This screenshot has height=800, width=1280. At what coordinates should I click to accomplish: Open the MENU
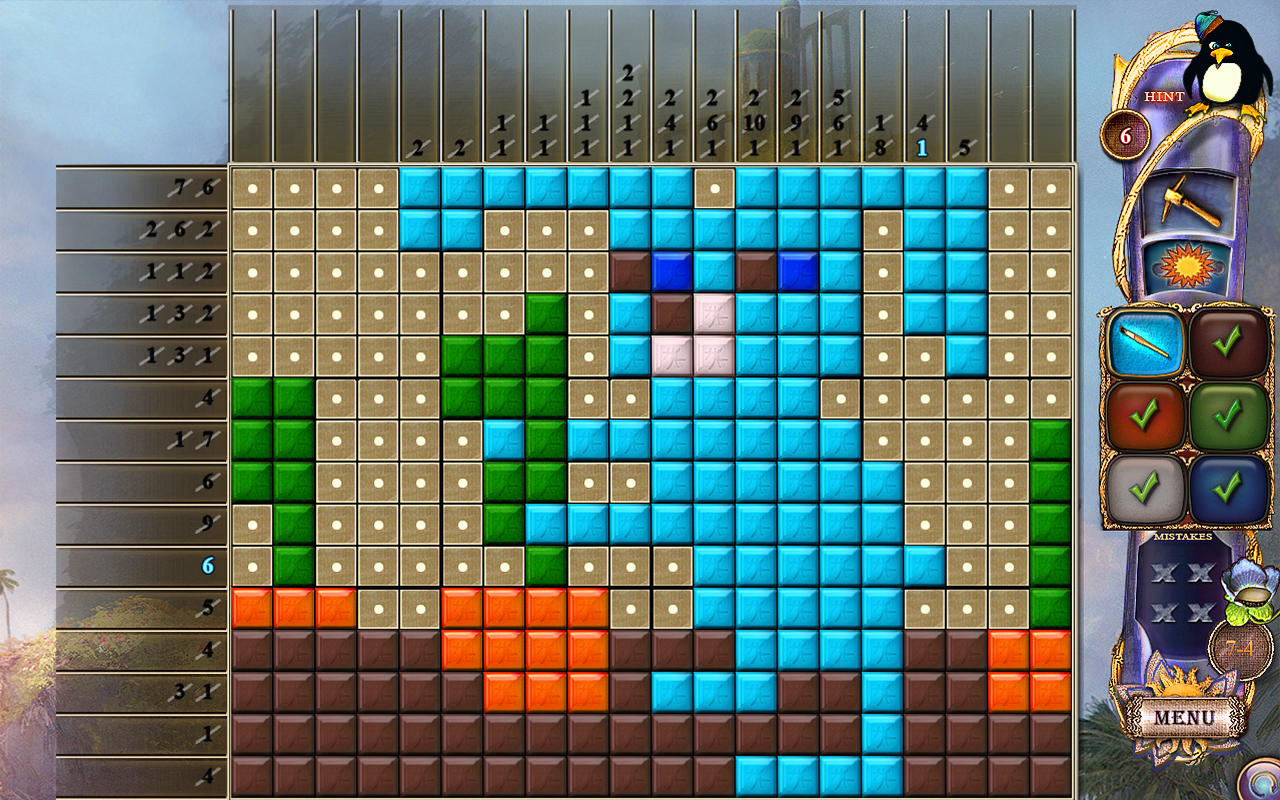tap(1185, 717)
